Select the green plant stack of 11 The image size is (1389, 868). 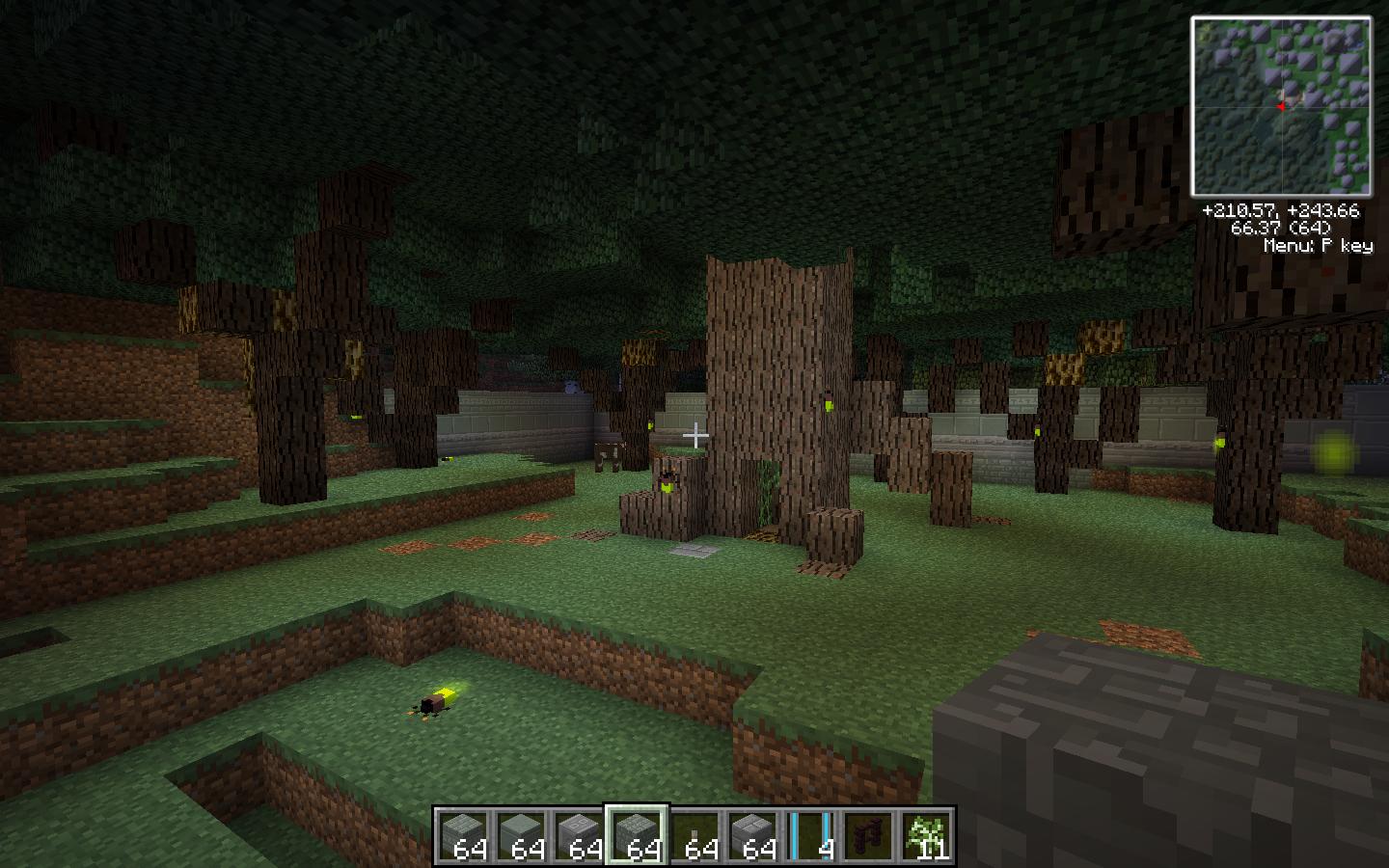[926, 835]
